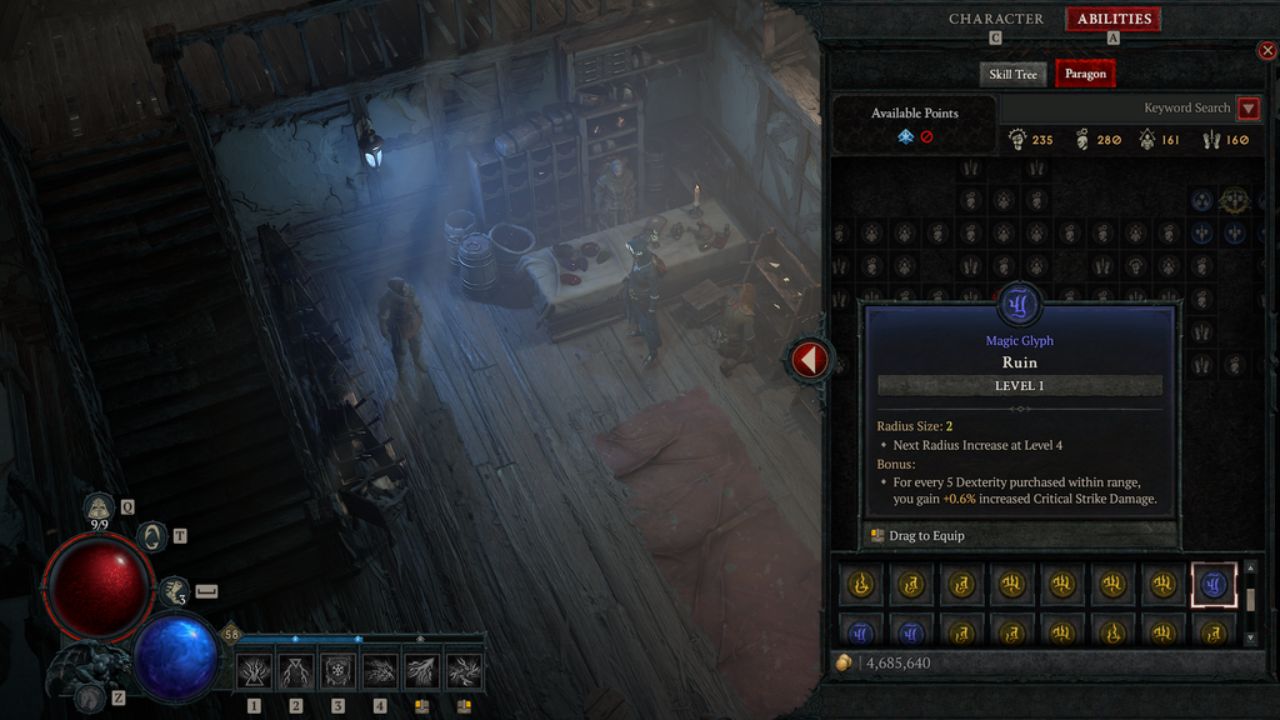Cast the snowflake shield skill

338,671
